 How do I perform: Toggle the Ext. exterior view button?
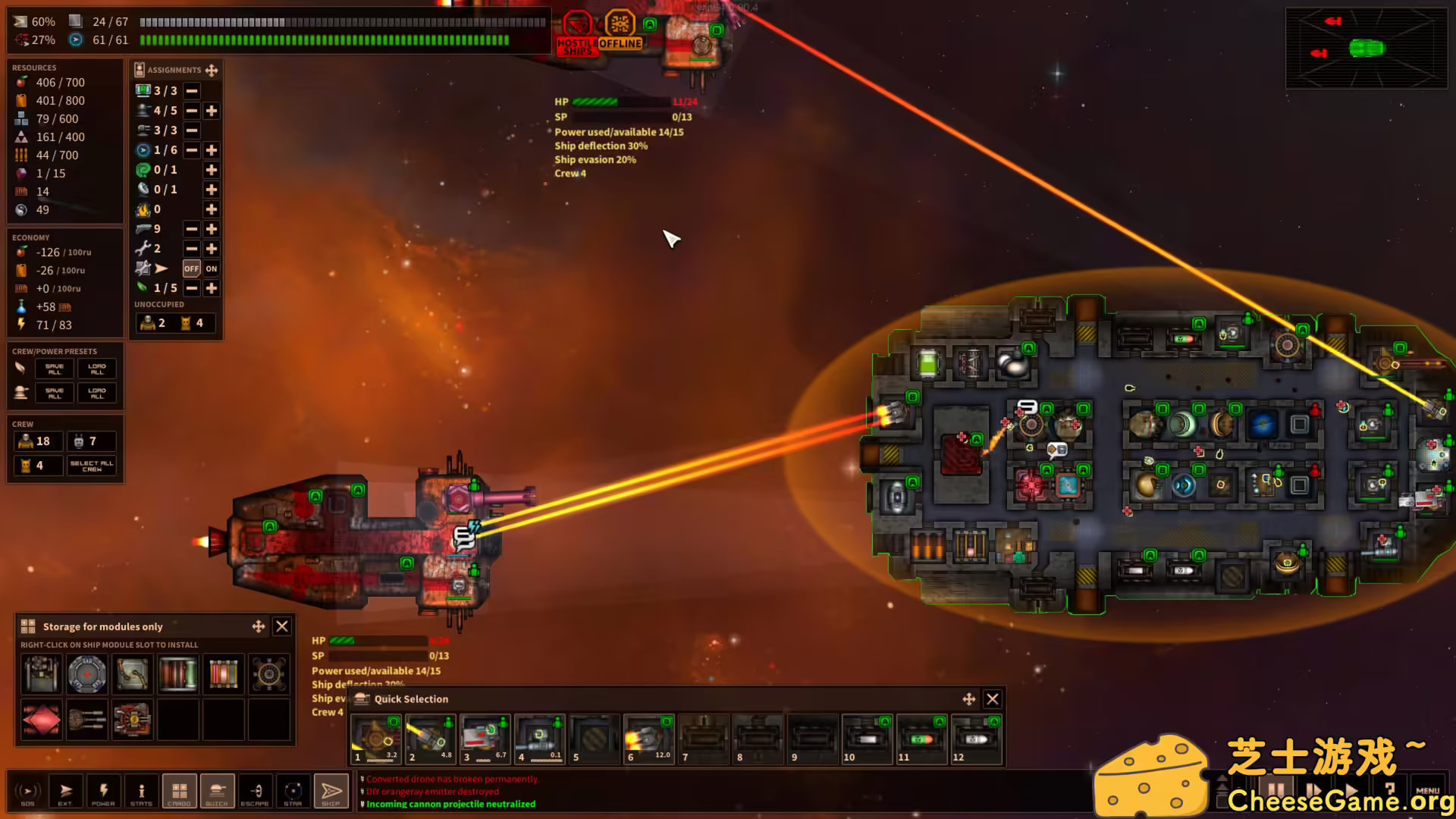(65, 792)
